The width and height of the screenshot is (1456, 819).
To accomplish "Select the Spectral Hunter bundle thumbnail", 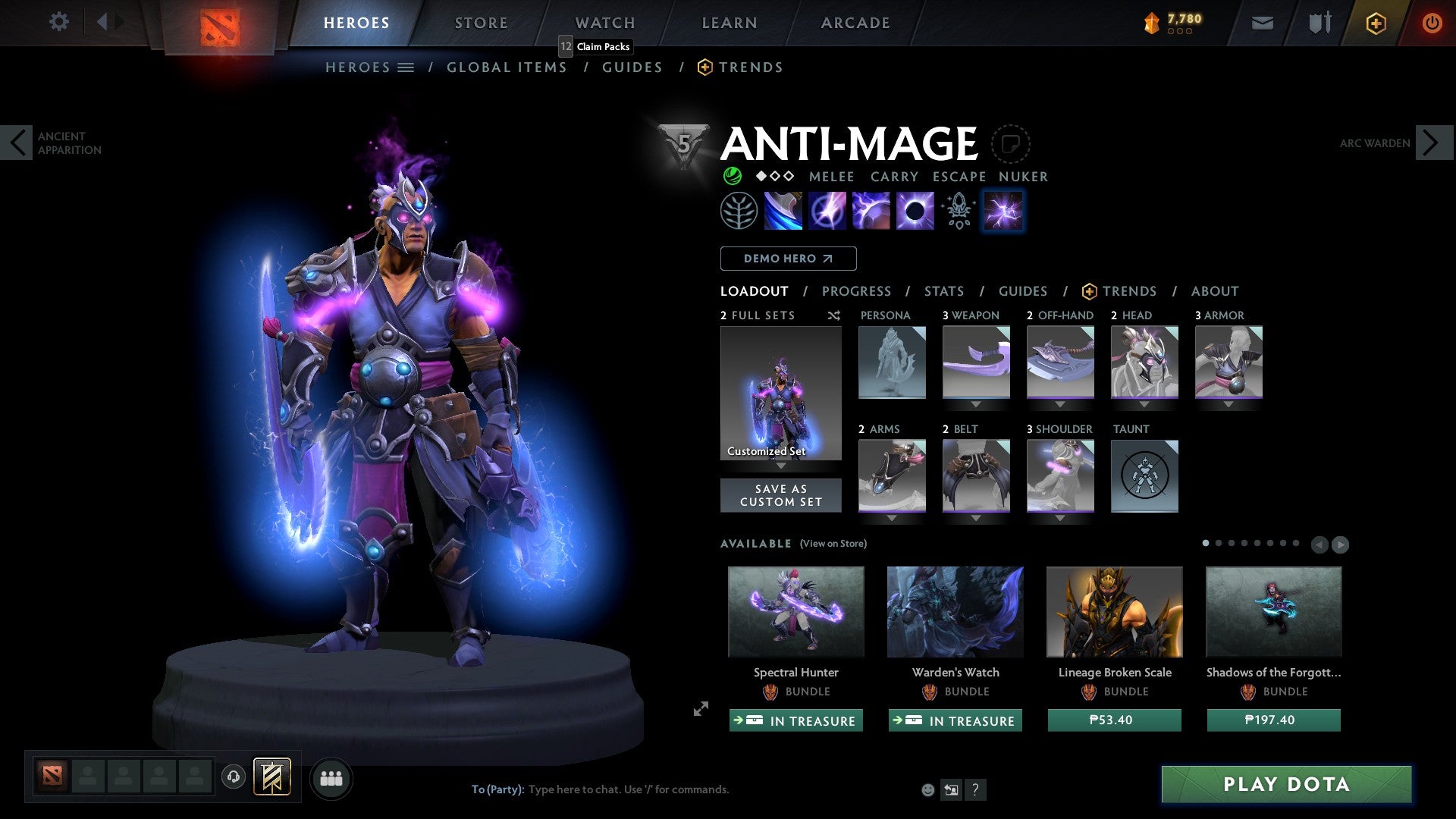I will [795, 612].
